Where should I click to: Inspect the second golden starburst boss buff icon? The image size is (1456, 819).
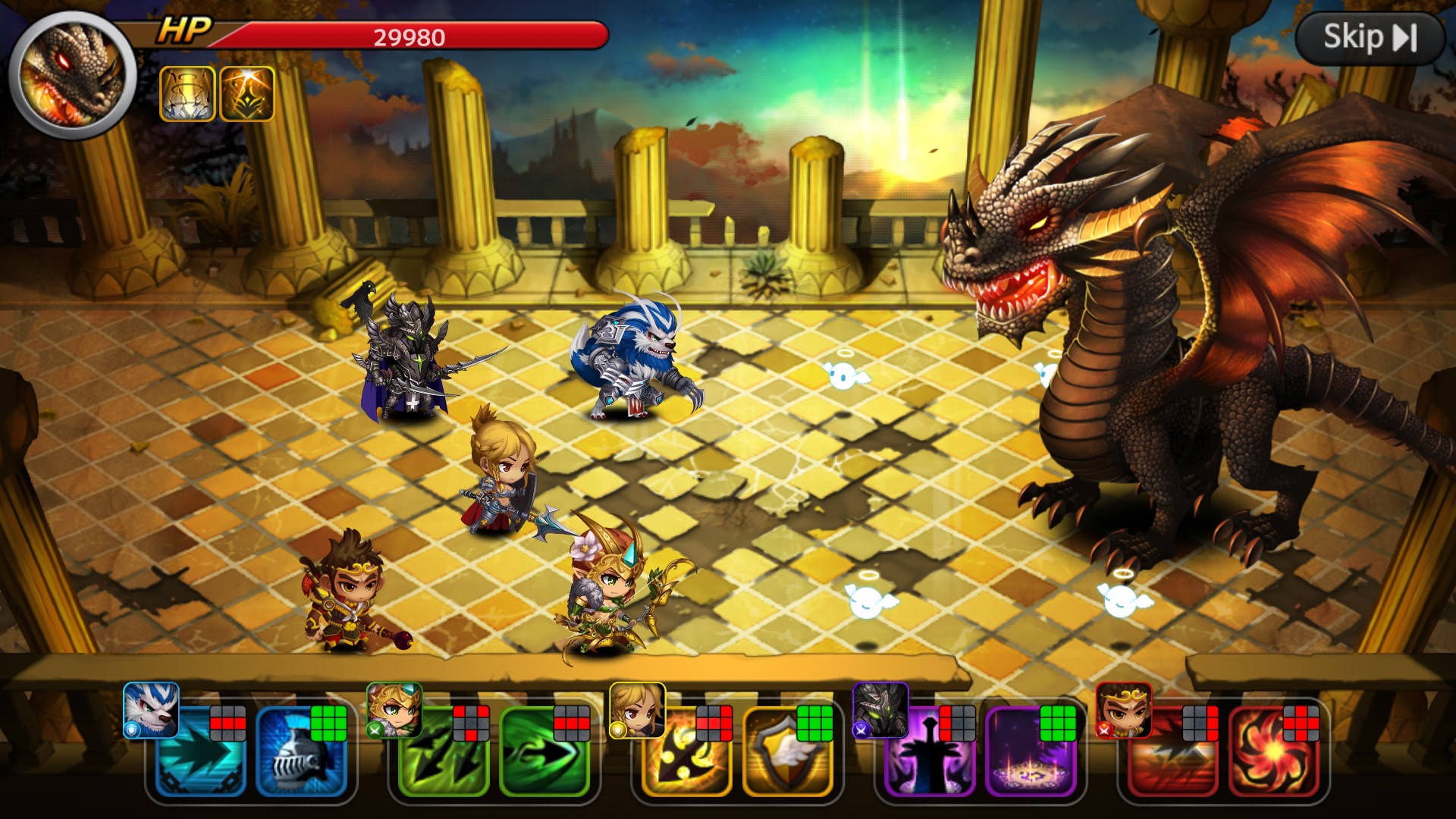coord(246,94)
